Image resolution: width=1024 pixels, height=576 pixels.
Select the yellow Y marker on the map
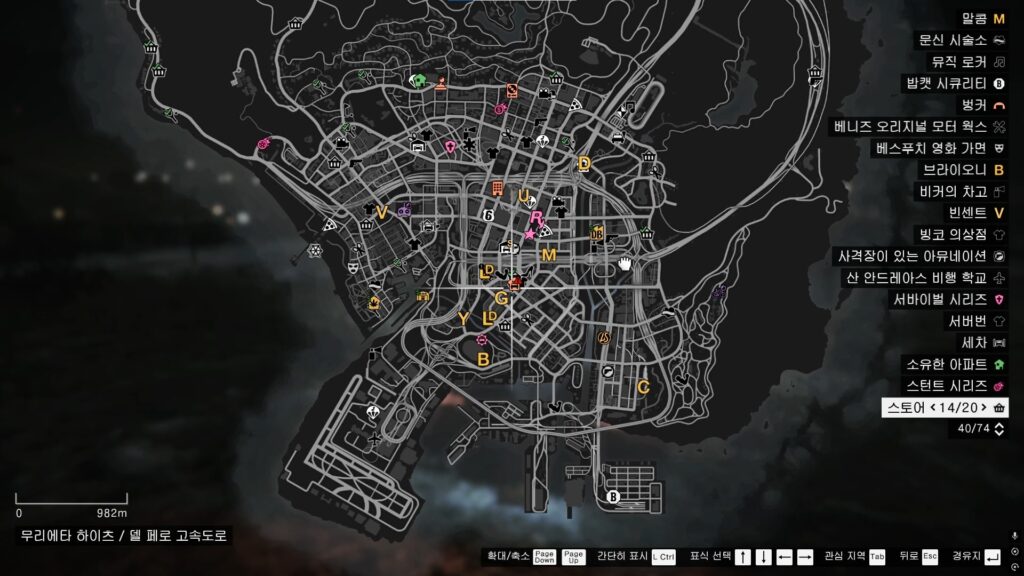pyautogui.click(x=463, y=319)
